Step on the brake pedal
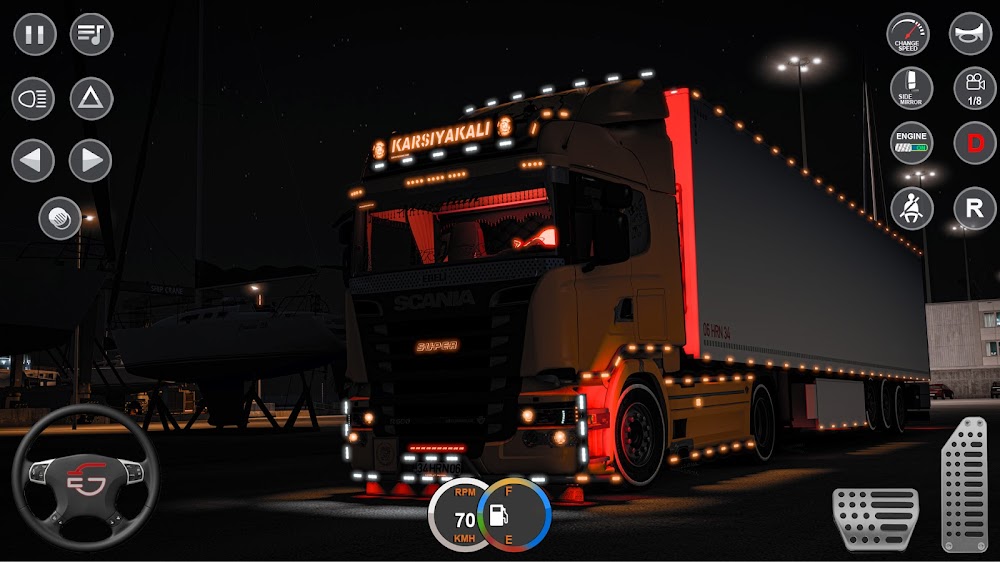Screen dimensions: 1000x562 pos(875,519)
